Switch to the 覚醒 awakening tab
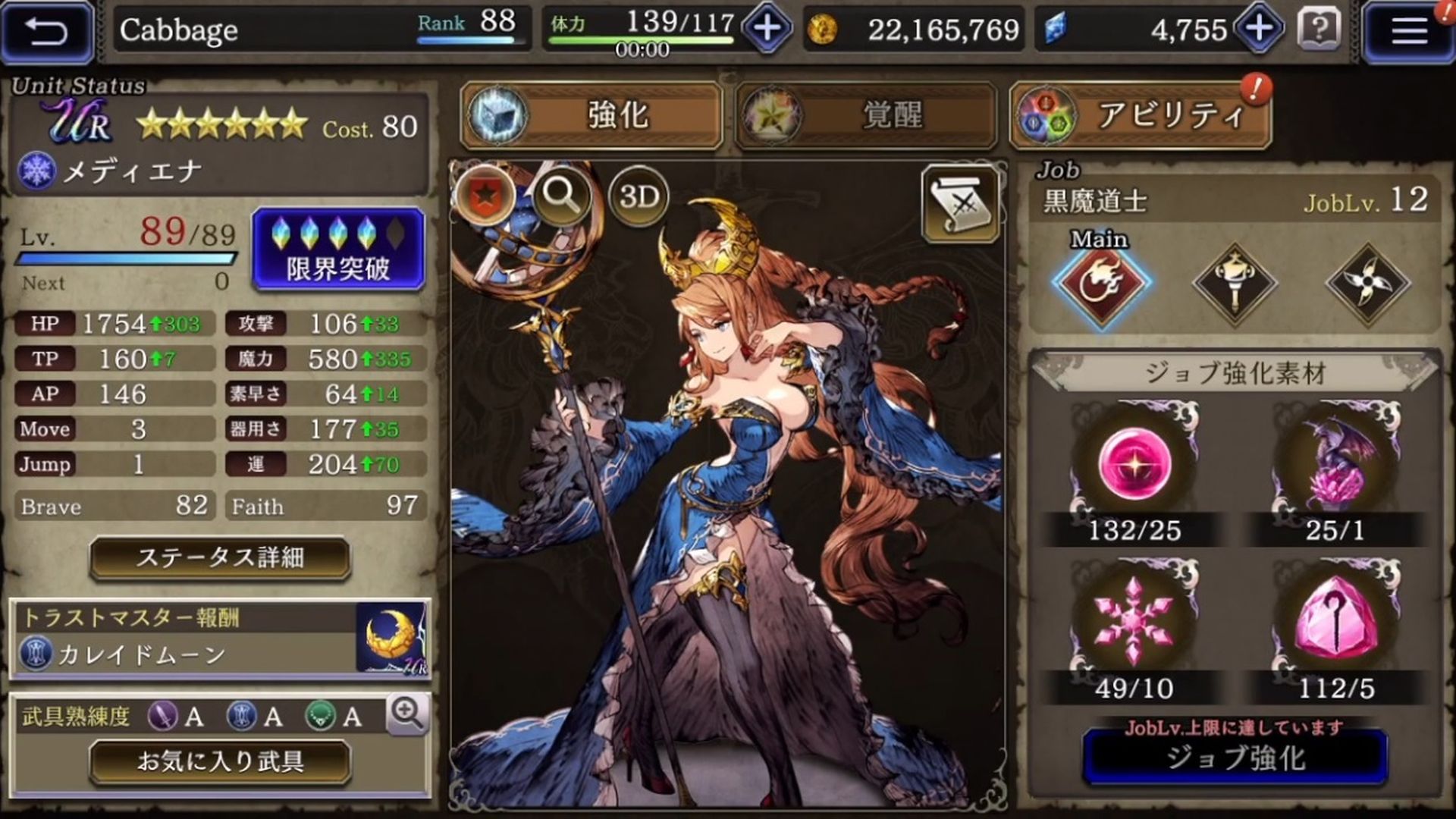 point(865,115)
